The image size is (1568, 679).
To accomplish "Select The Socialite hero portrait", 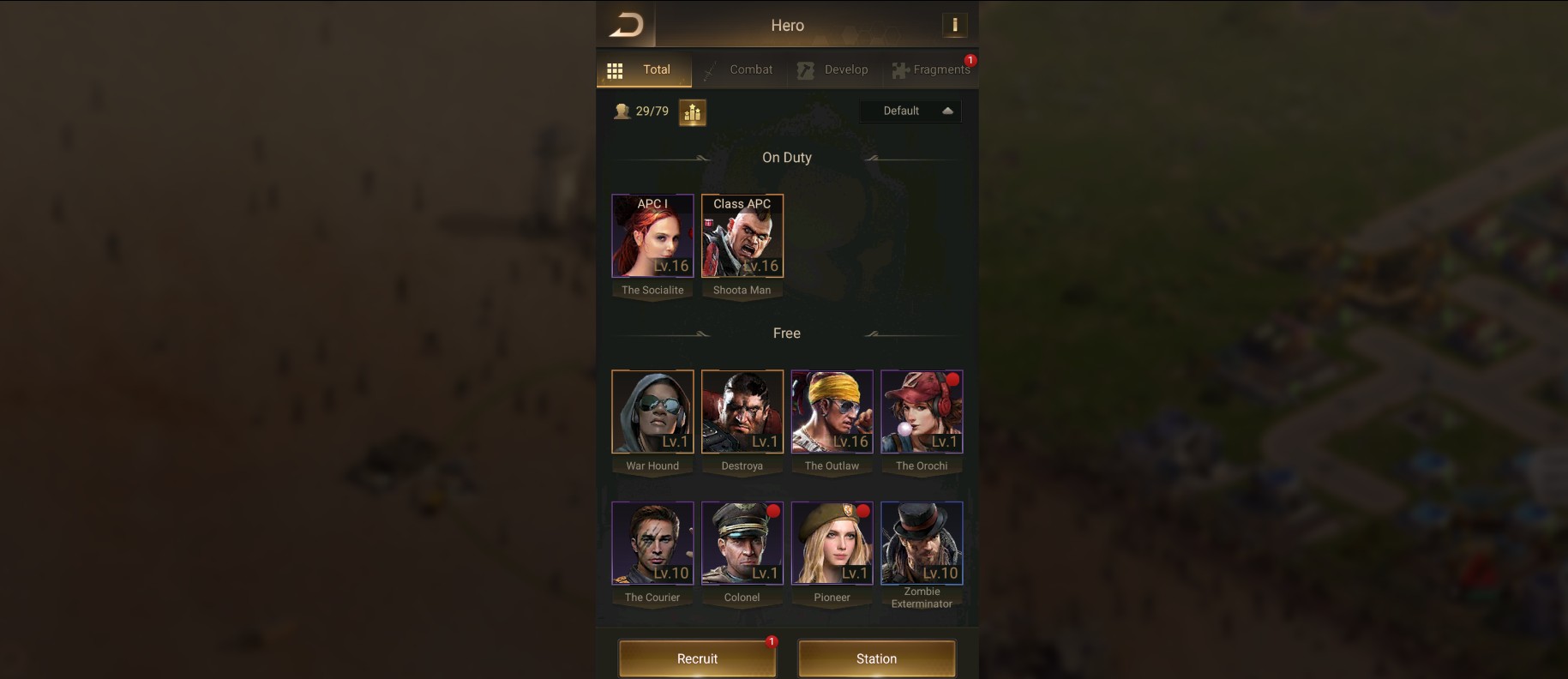I will (652, 236).
